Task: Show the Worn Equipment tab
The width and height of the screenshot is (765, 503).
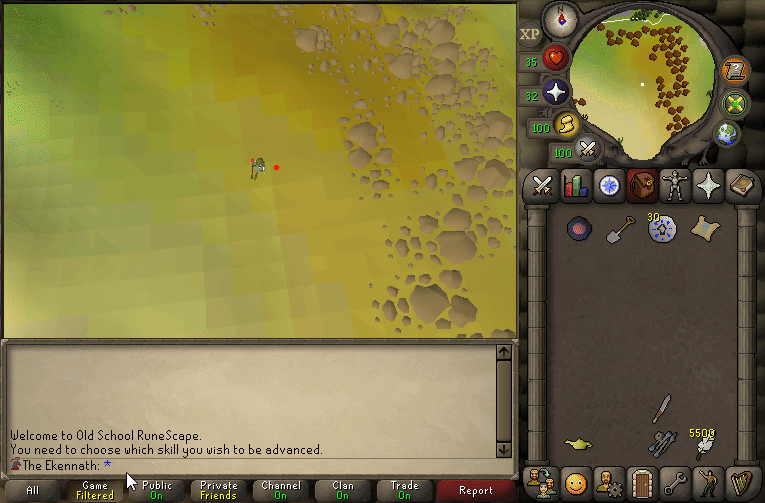Action: [x=674, y=186]
